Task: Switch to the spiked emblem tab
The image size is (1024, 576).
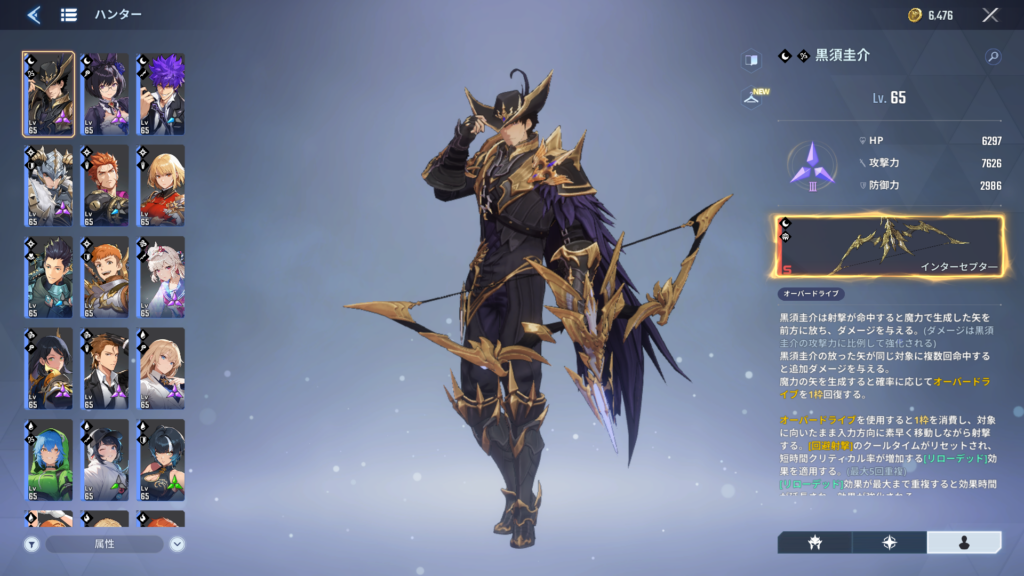Action: 814,542
